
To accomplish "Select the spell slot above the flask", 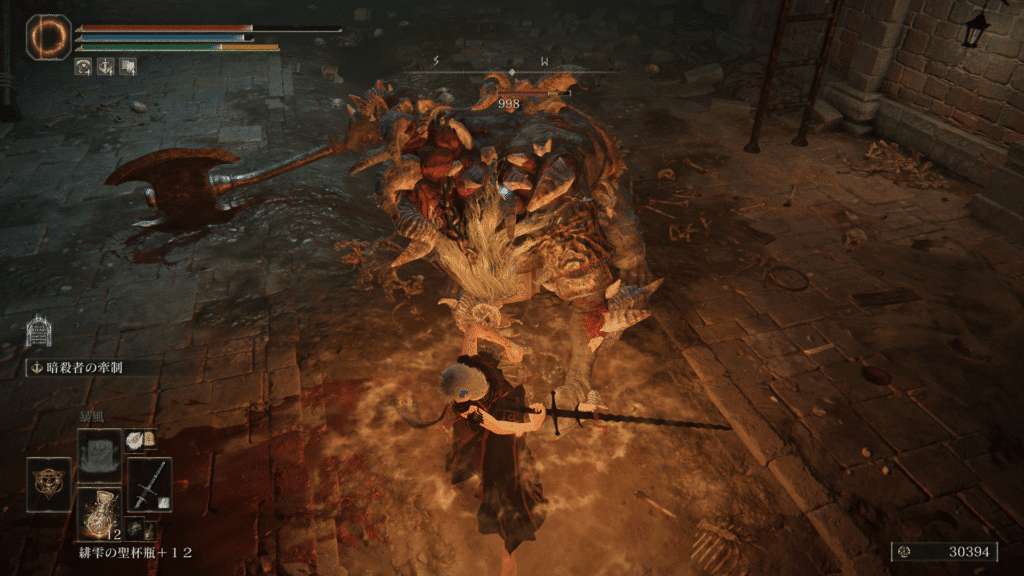I will click(100, 452).
